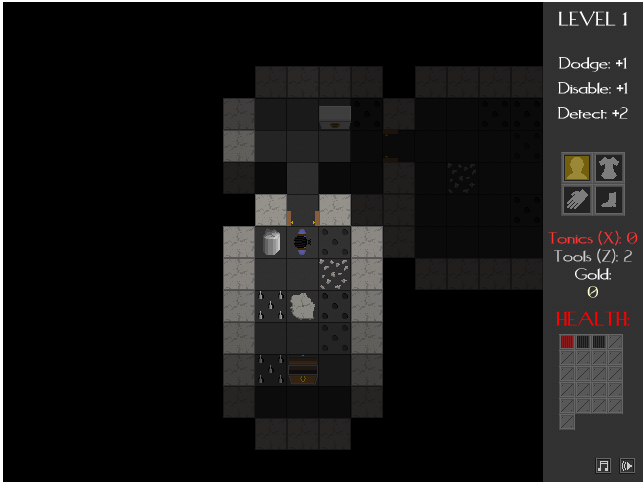Screen dimensions: 644x483
Task: Select the head equipment slot
Action: [577, 167]
